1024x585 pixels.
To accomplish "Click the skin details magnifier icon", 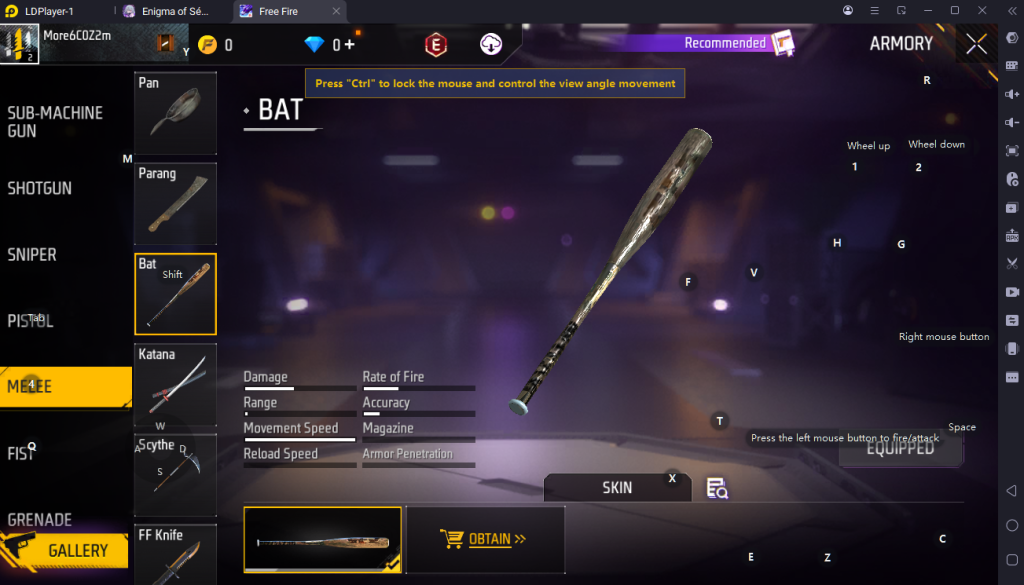I will pos(717,488).
